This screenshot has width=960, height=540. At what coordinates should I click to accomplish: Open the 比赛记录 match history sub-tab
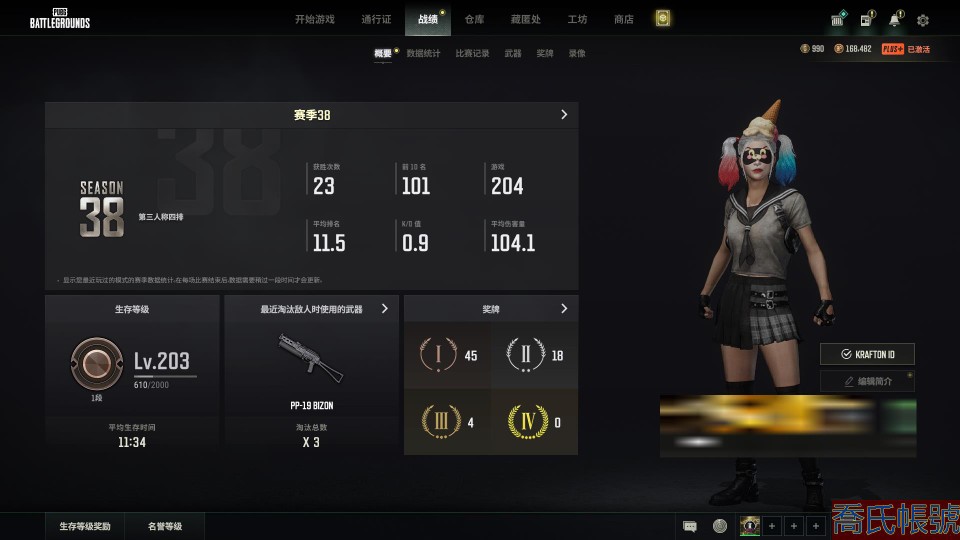[472, 53]
